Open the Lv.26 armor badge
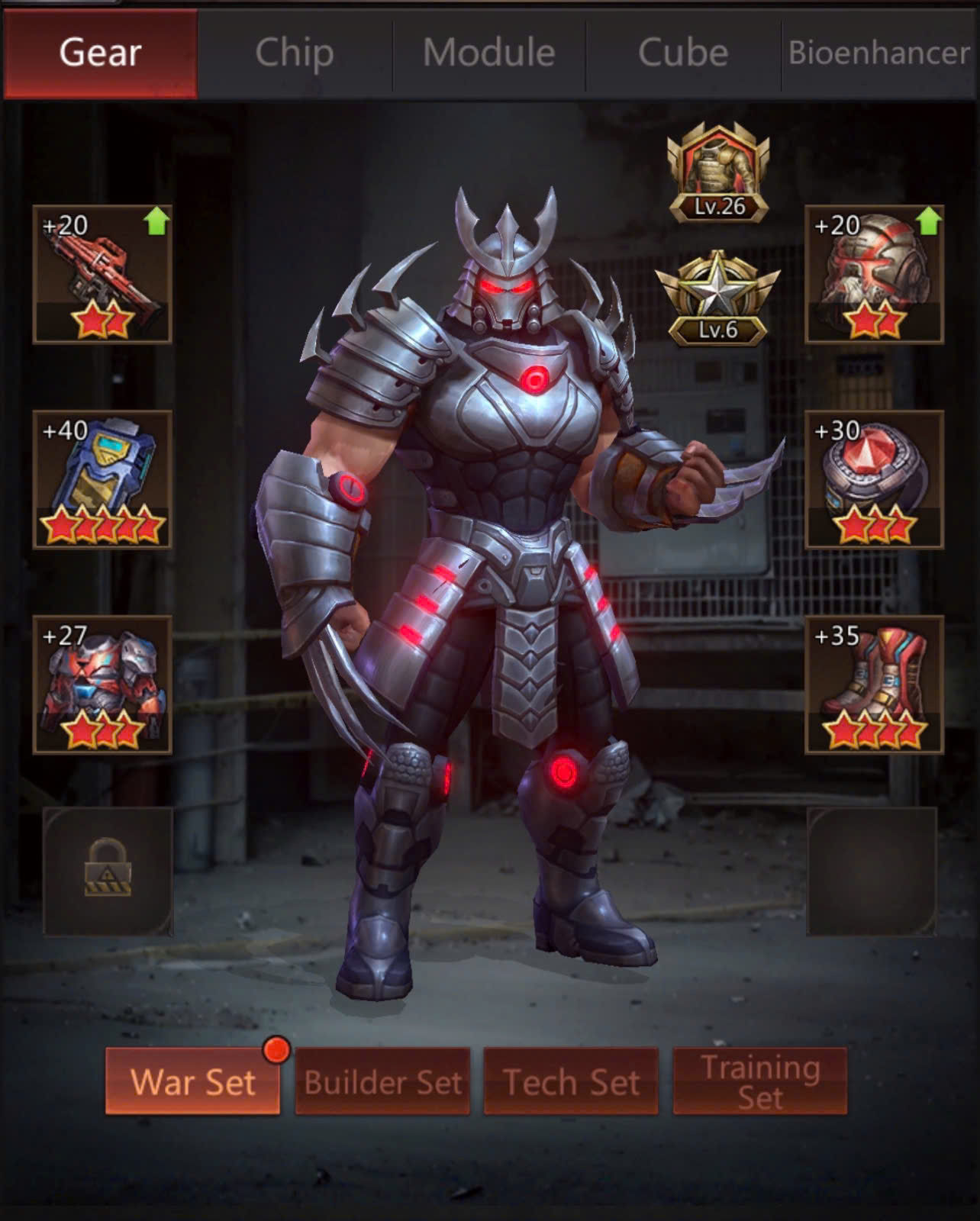Screen dimensions: 980x1221 [x=718, y=174]
